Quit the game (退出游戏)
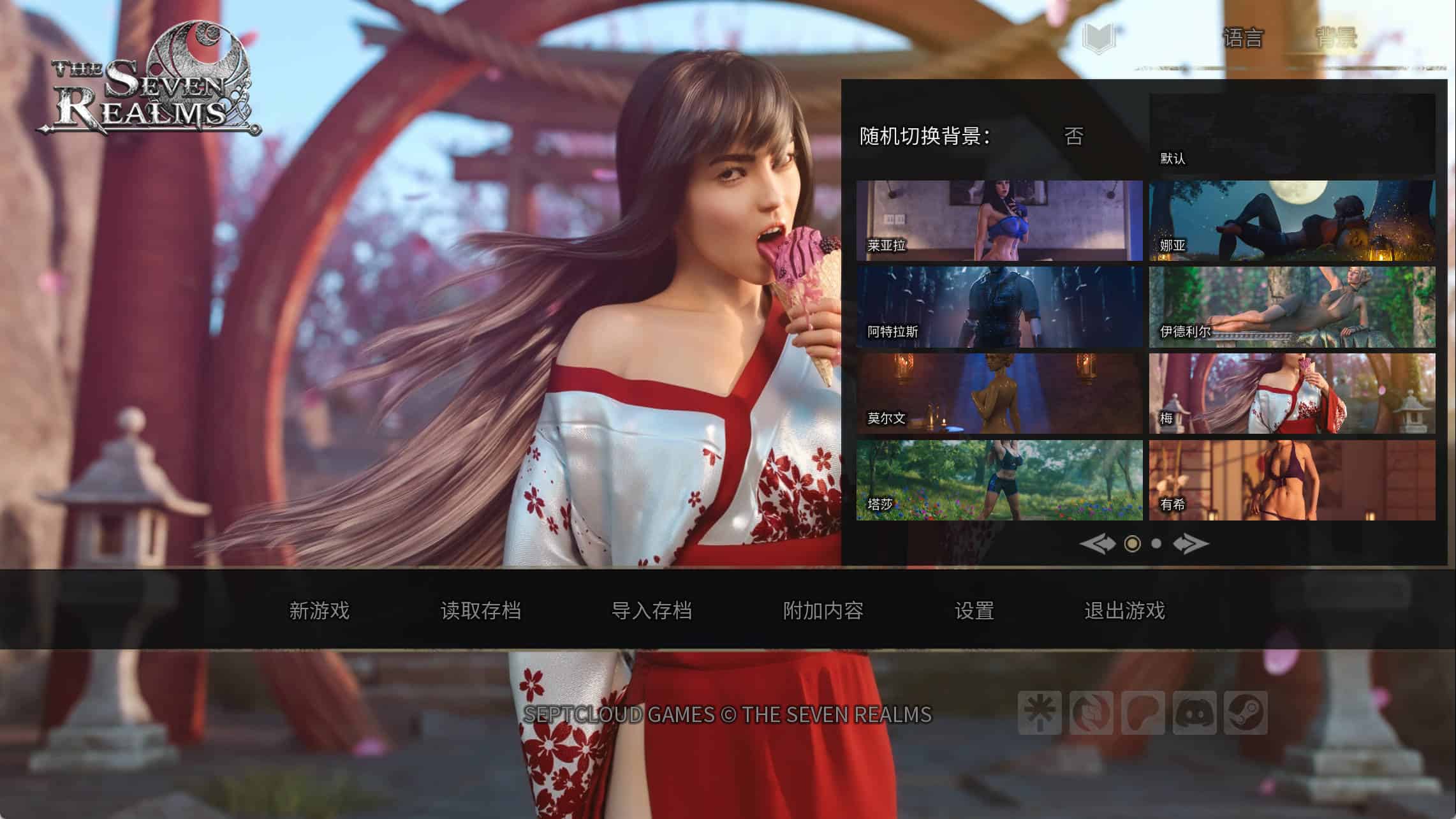This screenshot has height=819, width=1456. pyautogui.click(x=1124, y=610)
